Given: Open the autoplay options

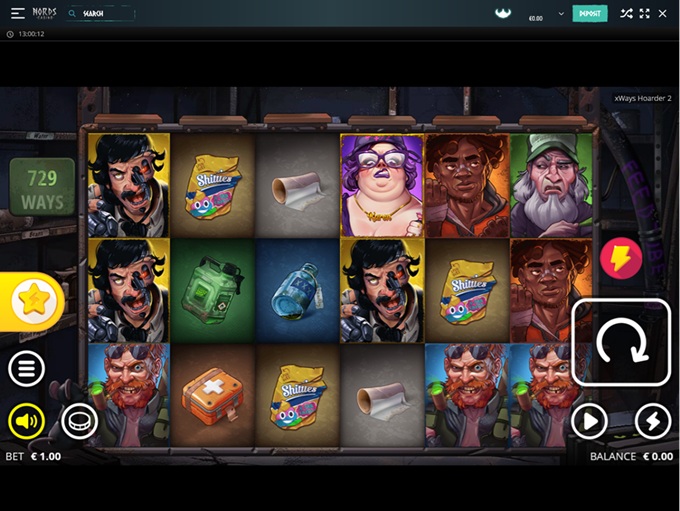Looking at the screenshot, I should click(589, 422).
